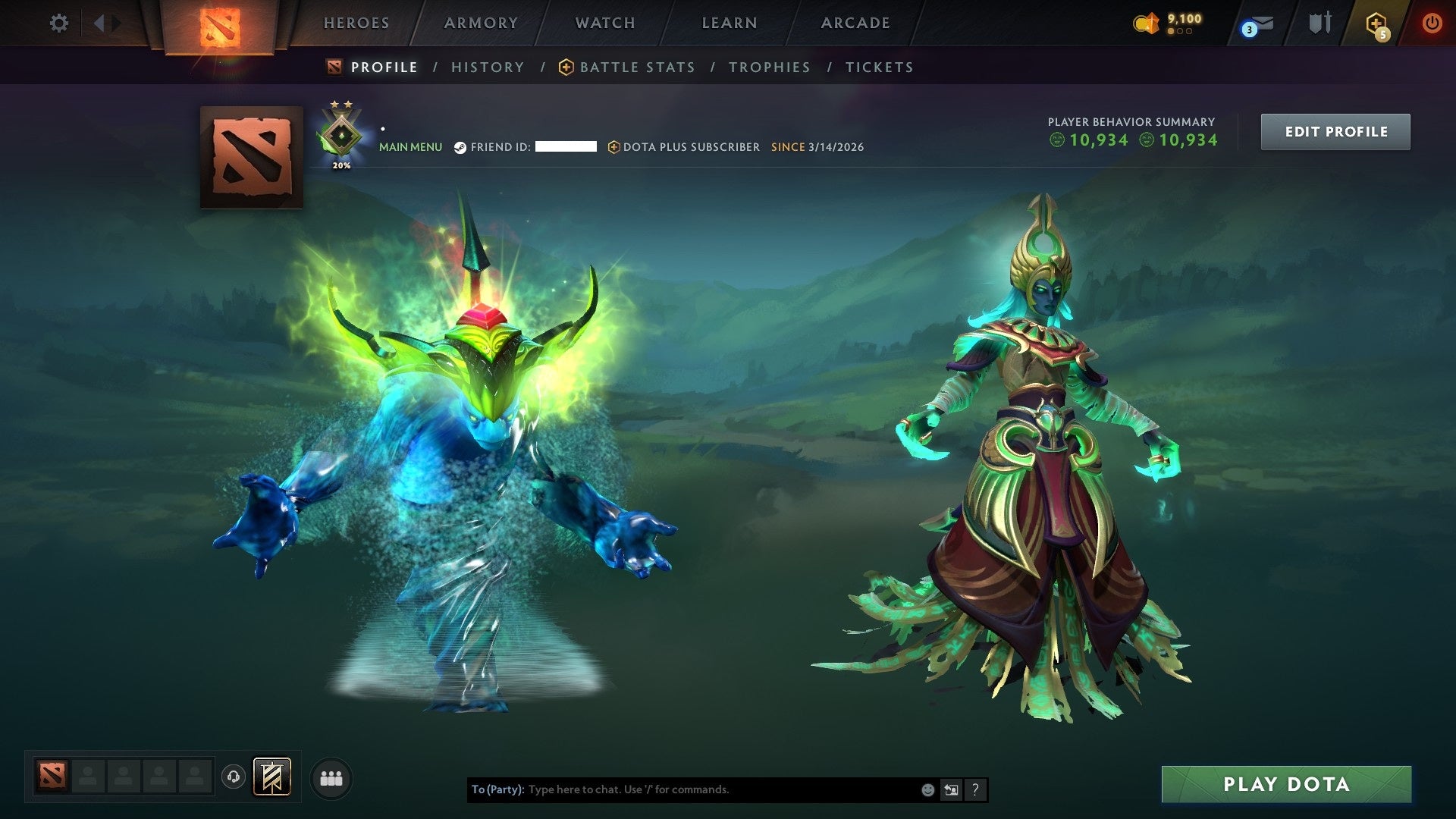Open the friends list people icon
Viewport: 1456px width, 819px height.
[330, 777]
